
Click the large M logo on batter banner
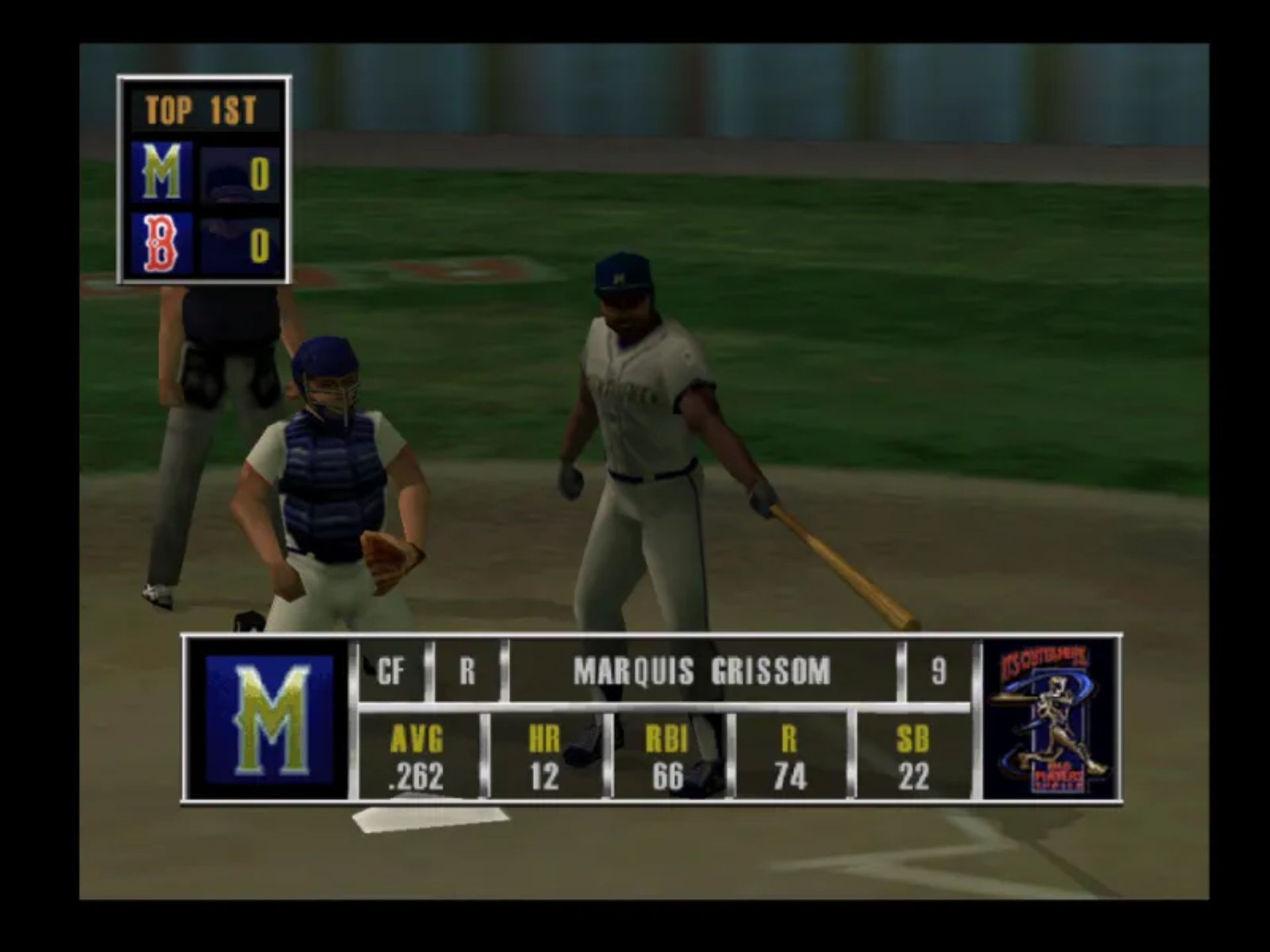coord(270,720)
